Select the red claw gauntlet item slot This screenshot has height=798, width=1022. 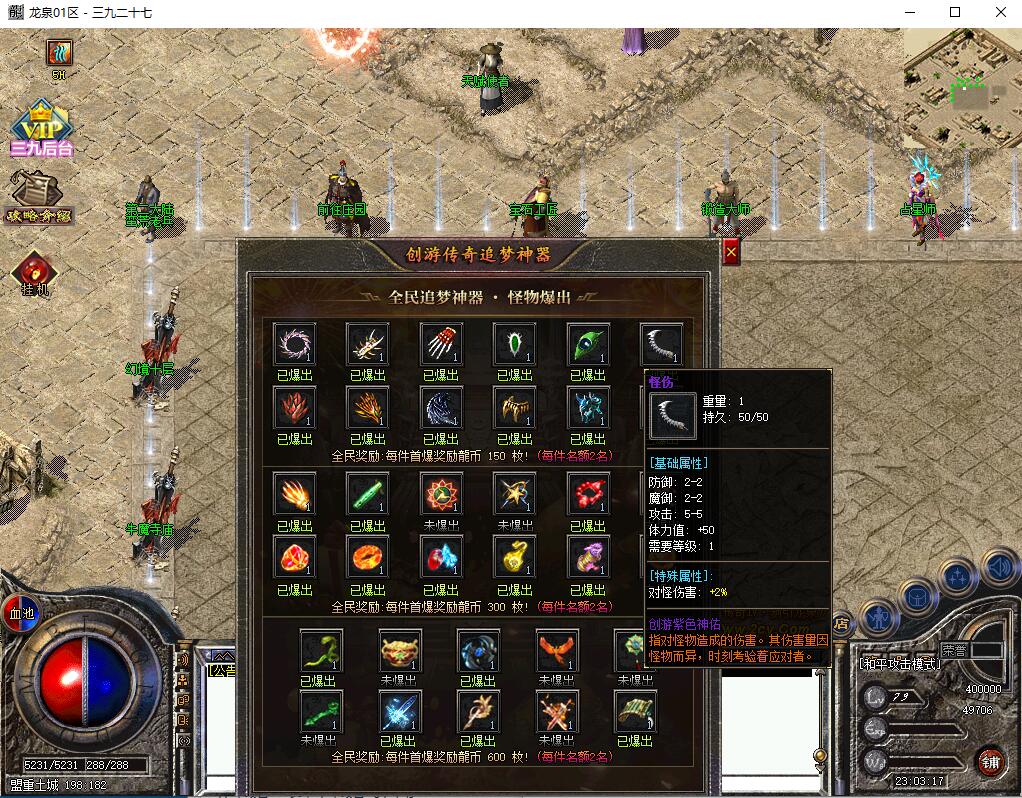(441, 344)
